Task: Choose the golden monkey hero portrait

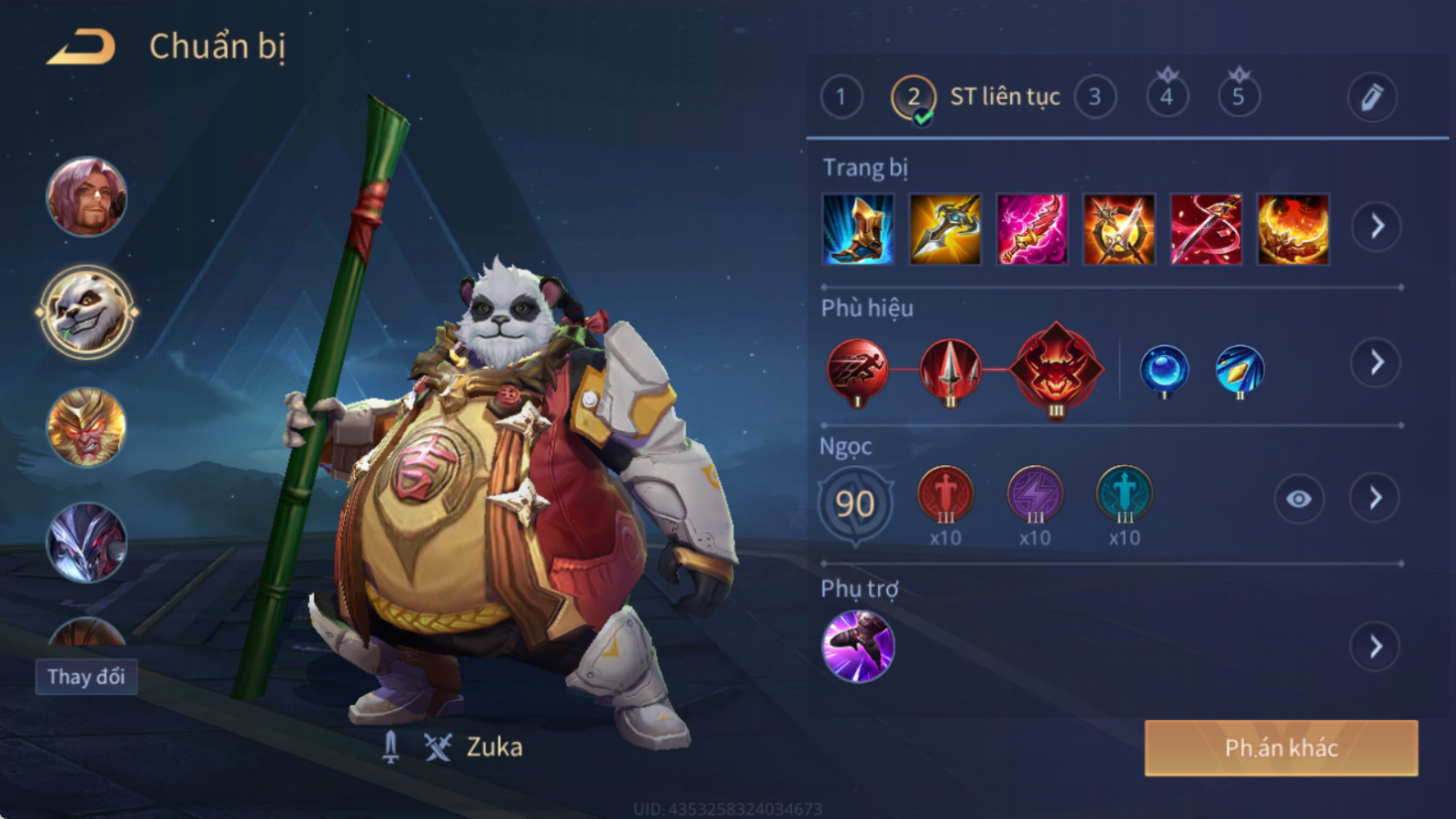Action: tap(86, 427)
